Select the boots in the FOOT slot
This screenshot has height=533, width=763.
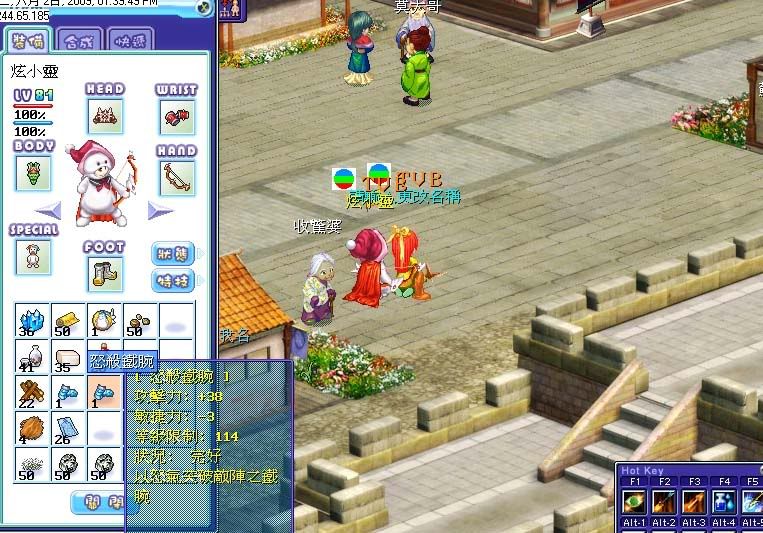pos(104,273)
